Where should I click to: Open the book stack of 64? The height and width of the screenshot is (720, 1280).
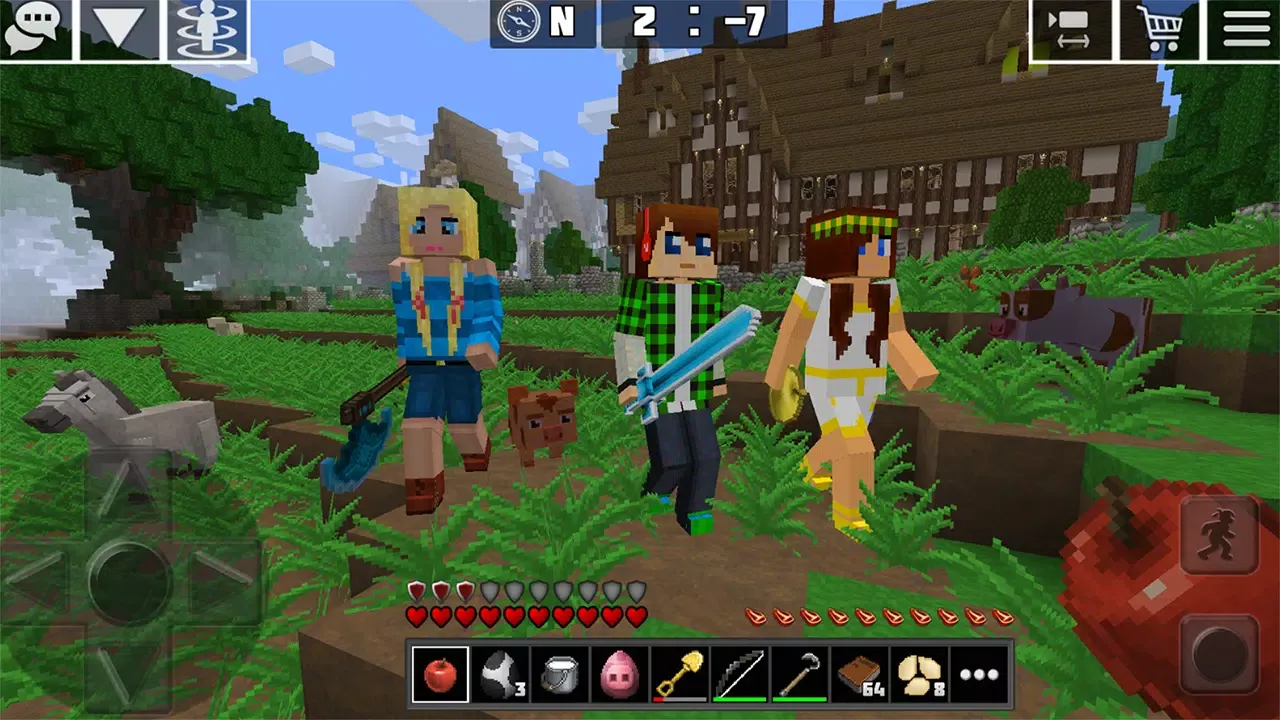coord(859,673)
